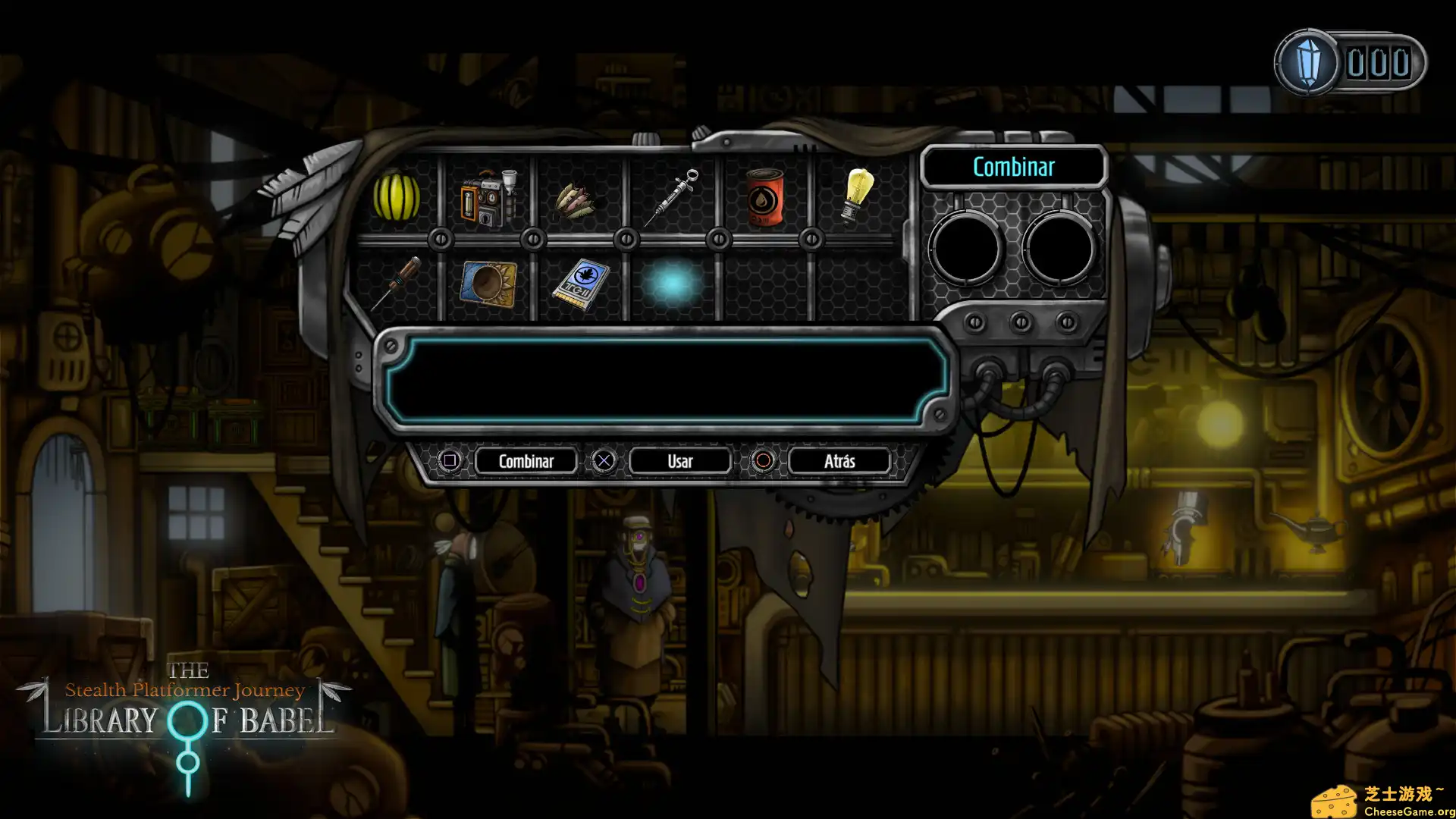Select the blue TC-II card item
This screenshot has width=1456, height=819.
click(581, 282)
